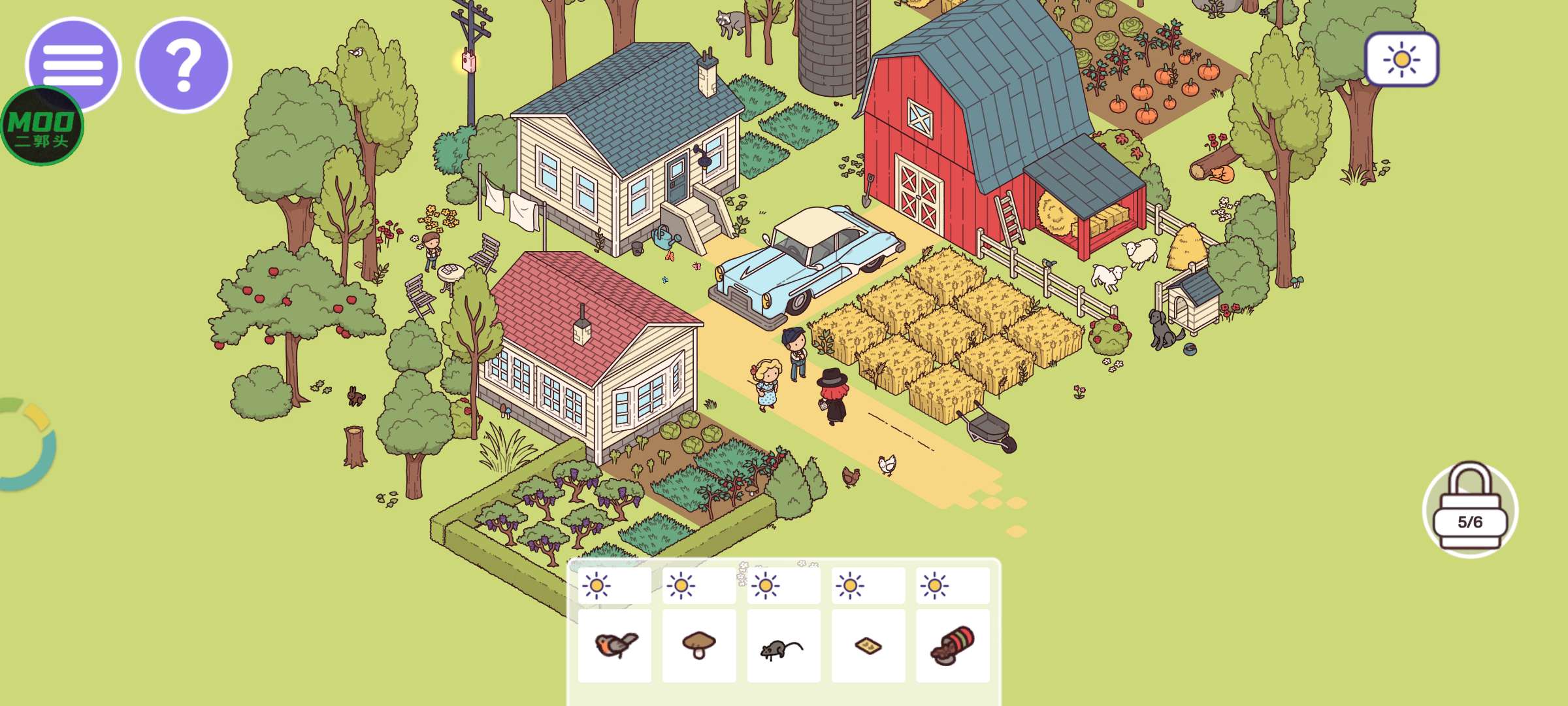Image resolution: width=1568 pixels, height=706 pixels.
Task: Choose the brown mushroom item tile
Action: click(699, 646)
